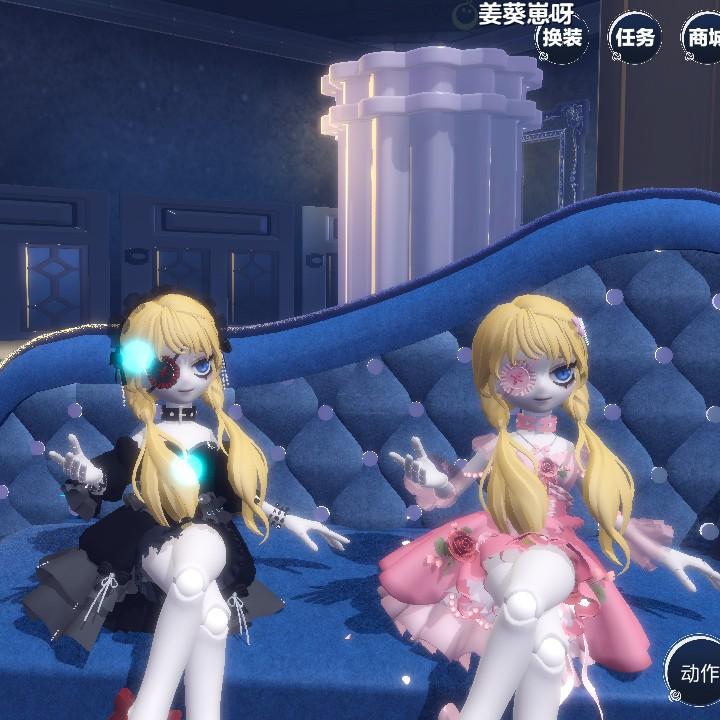Open the 商城 shop button
This screenshot has width=720, height=720.
coord(702,39)
